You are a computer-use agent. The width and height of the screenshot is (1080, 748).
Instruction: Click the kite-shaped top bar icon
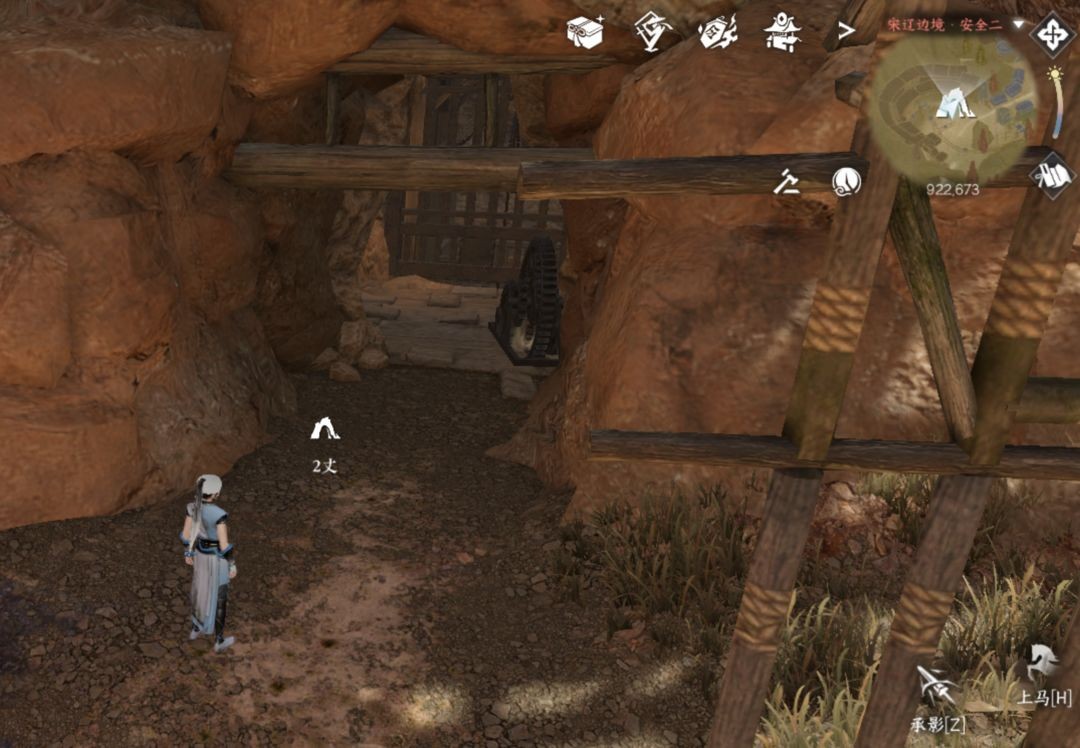point(652,30)
